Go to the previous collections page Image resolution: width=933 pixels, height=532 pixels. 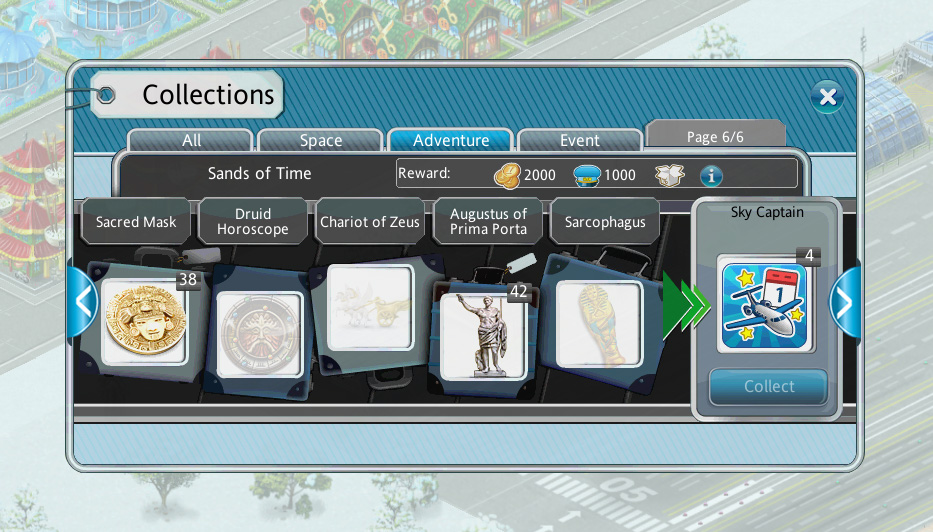pos(83,302)
